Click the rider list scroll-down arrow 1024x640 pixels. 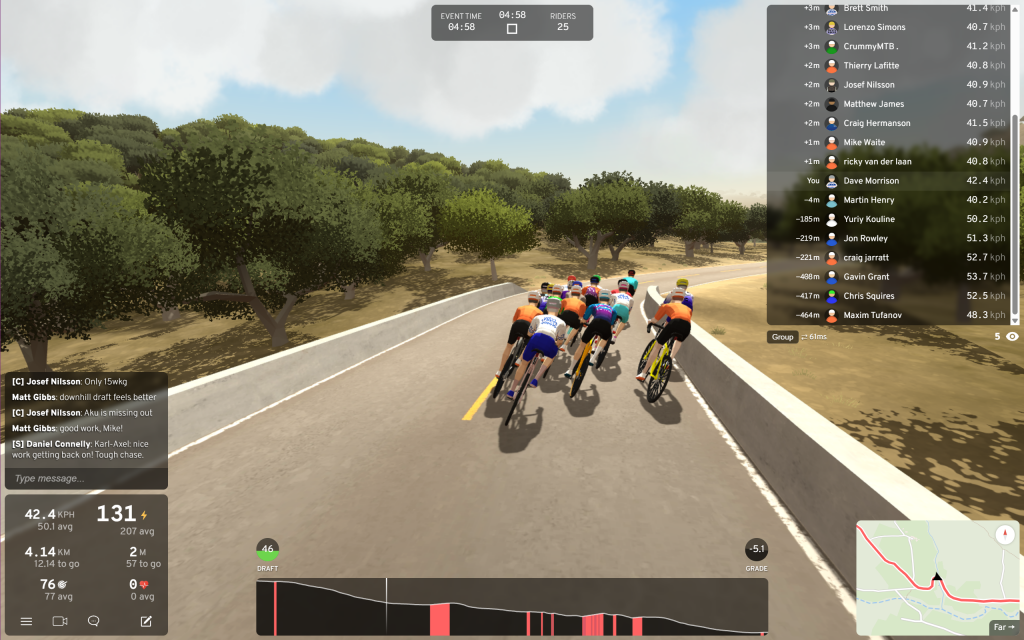(x=1015, y=319)
